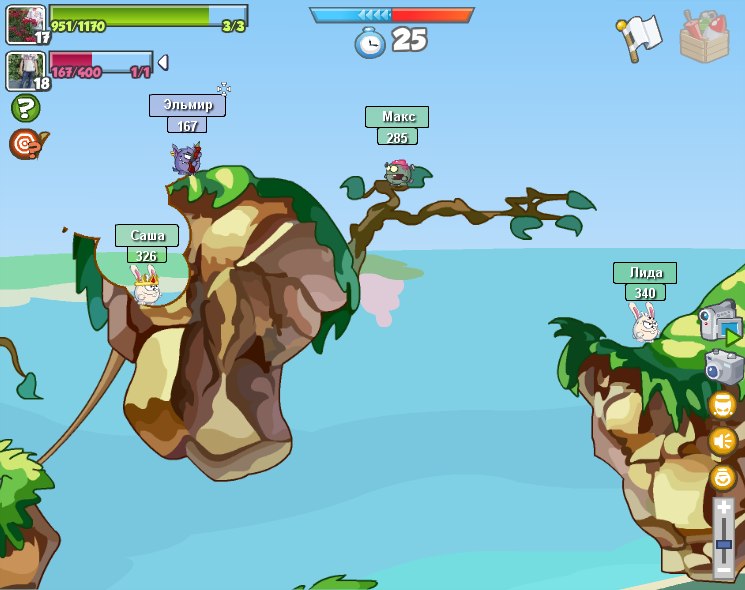Toggle sound with the speaker button
Image resolution: width=745 pixels, height=590 pixels.
tap(722, 441)
